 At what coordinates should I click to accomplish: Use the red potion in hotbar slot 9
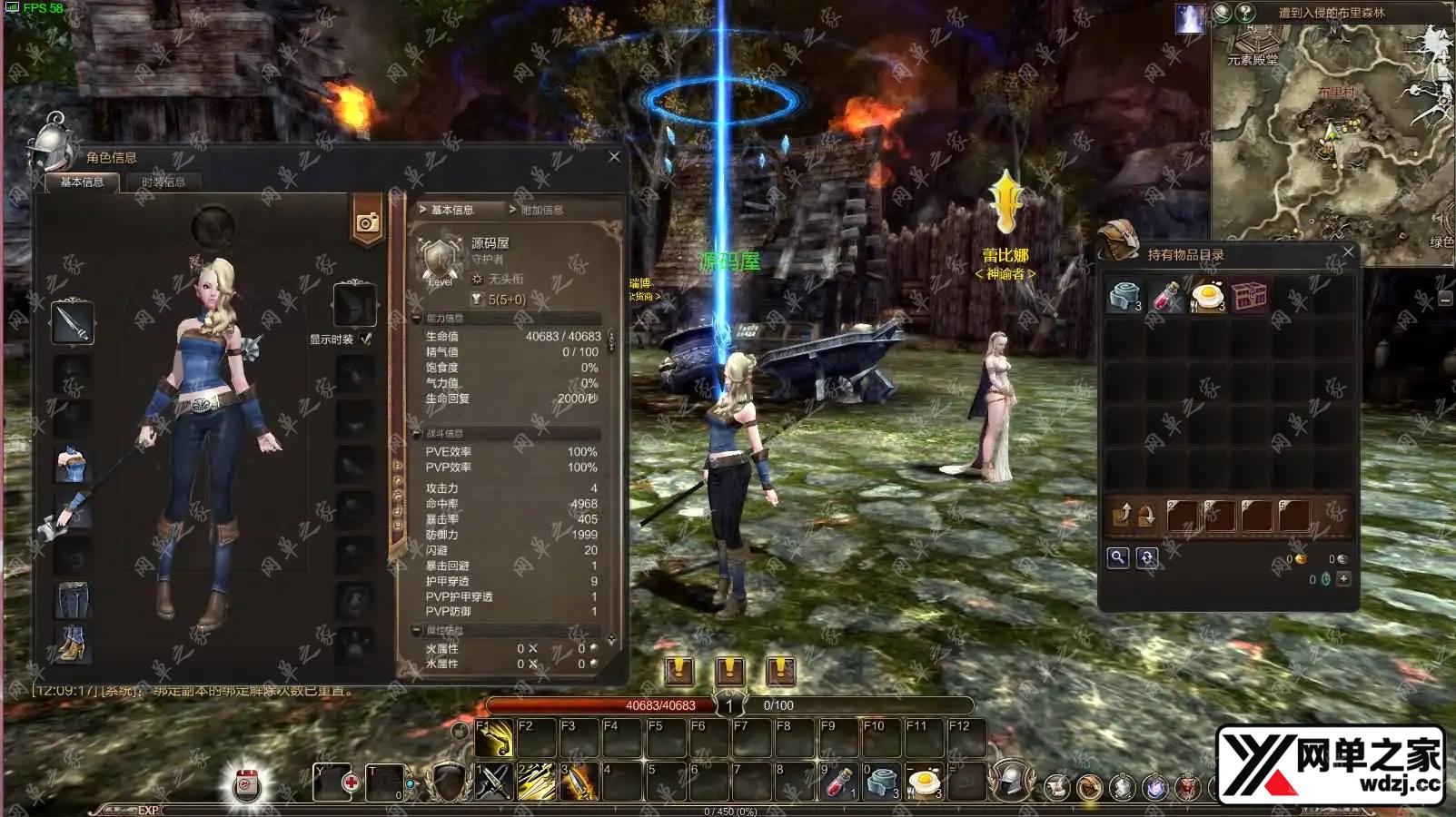[838, 782]
